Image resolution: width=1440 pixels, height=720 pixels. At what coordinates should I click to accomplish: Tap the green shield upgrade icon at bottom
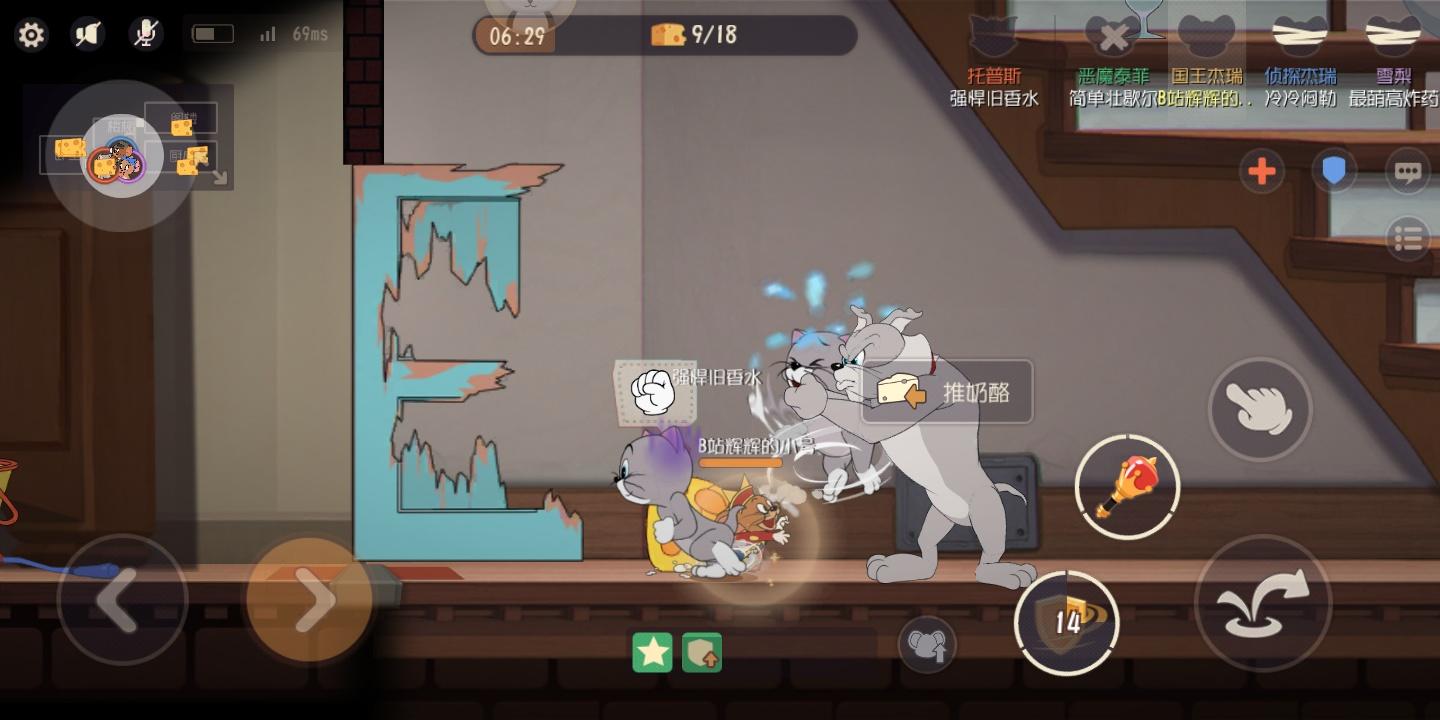pos(701,650)
